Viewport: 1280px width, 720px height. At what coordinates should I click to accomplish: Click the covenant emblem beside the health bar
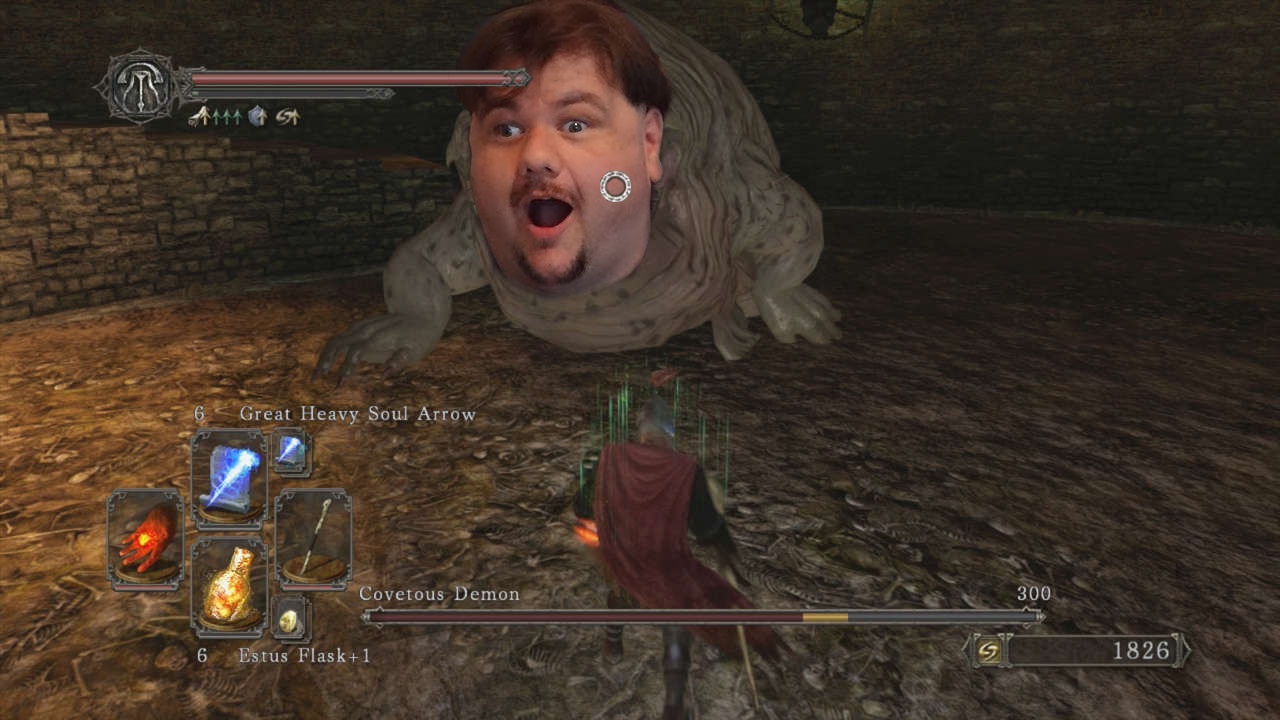pos(140,87)
